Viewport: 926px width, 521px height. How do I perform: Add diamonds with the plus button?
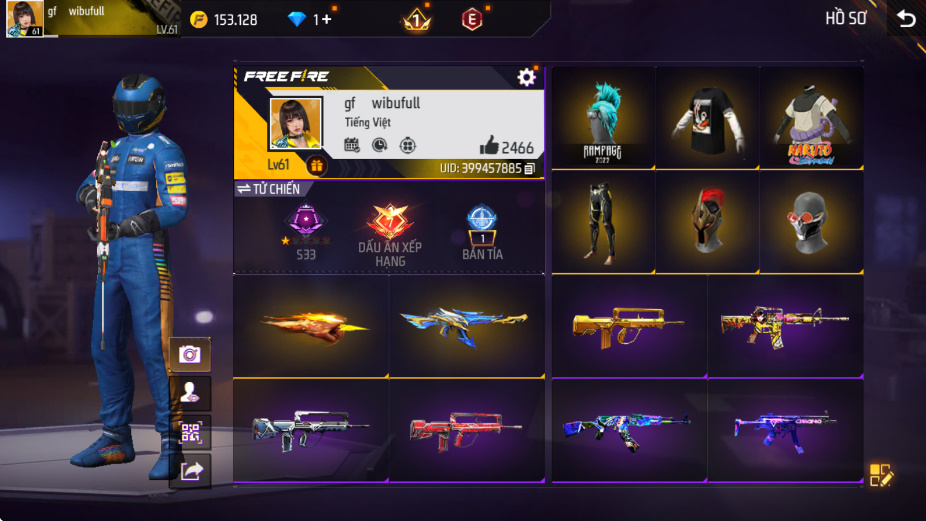coord(327,19)
